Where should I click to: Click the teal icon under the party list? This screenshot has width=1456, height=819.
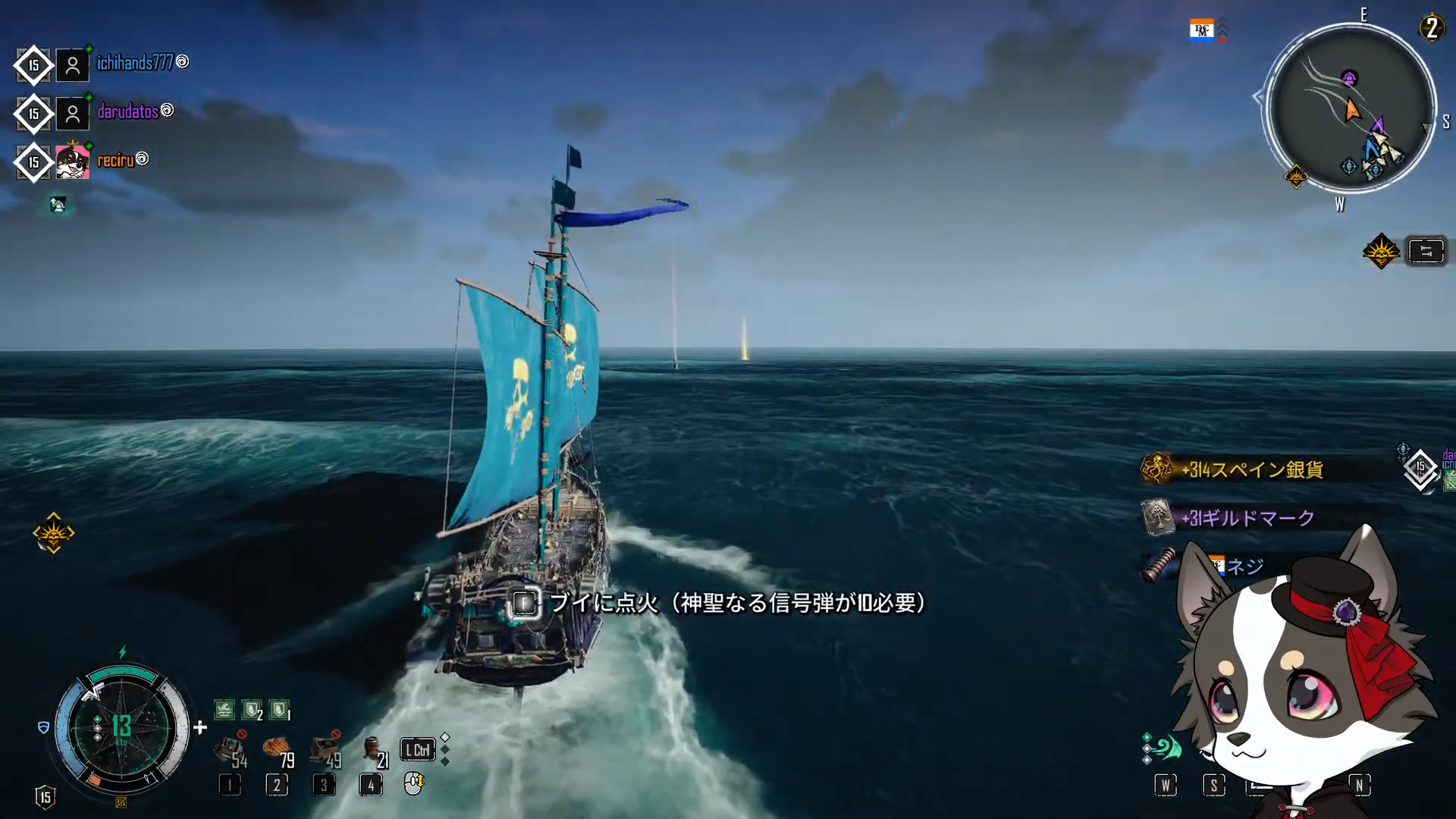58,205
